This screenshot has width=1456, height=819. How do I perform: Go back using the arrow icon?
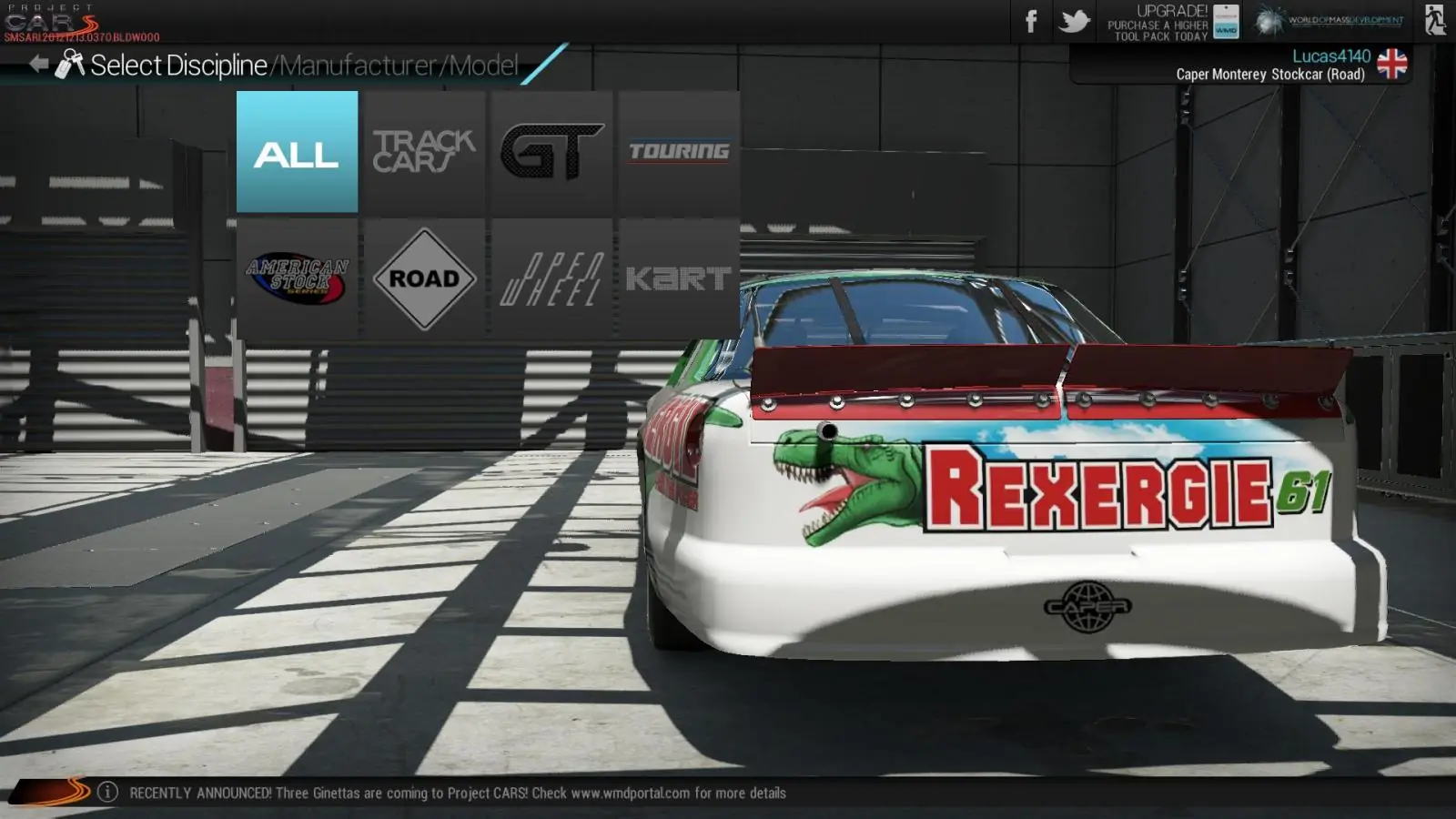click(38, 64)
